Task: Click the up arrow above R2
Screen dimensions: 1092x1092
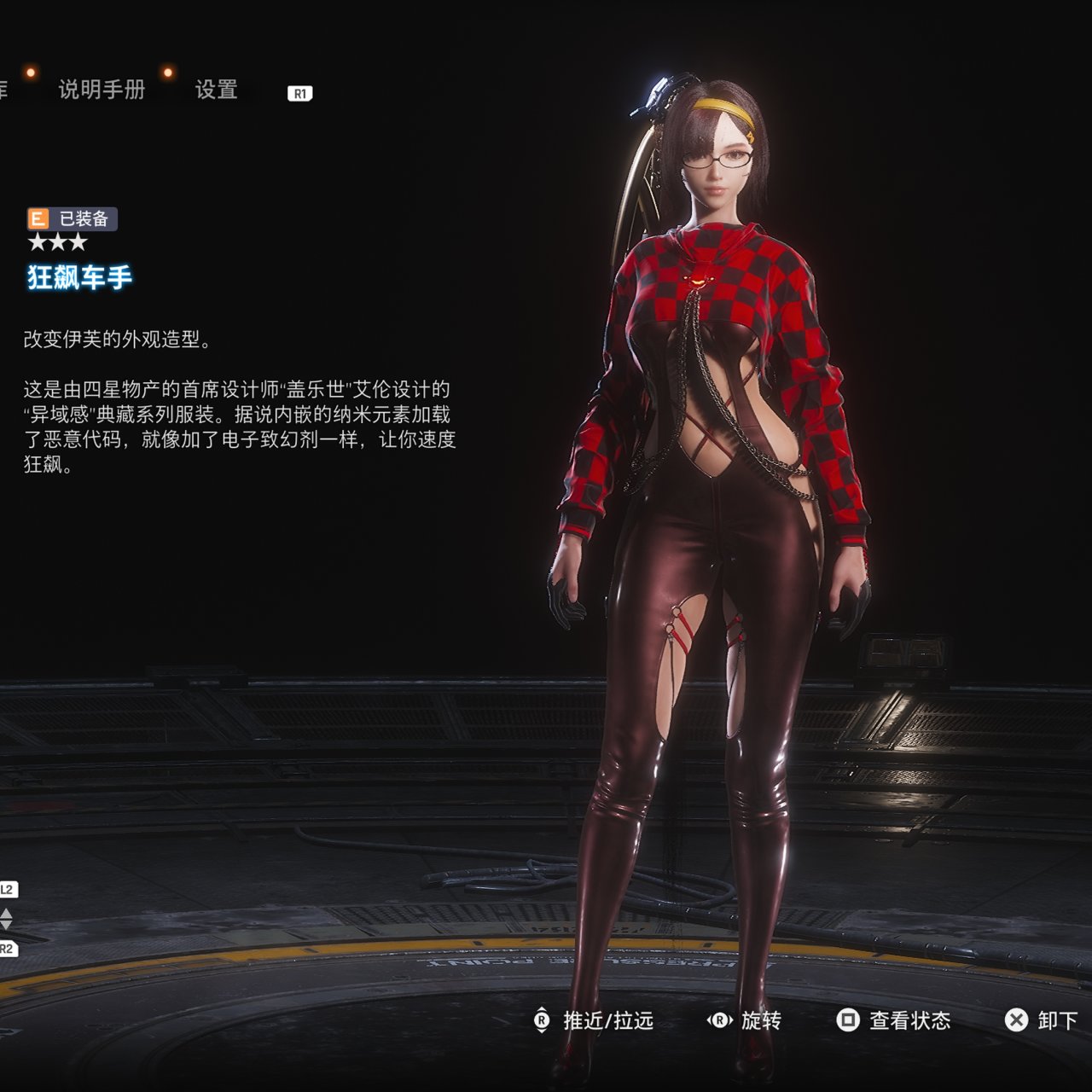Action: tap(6, 914)
